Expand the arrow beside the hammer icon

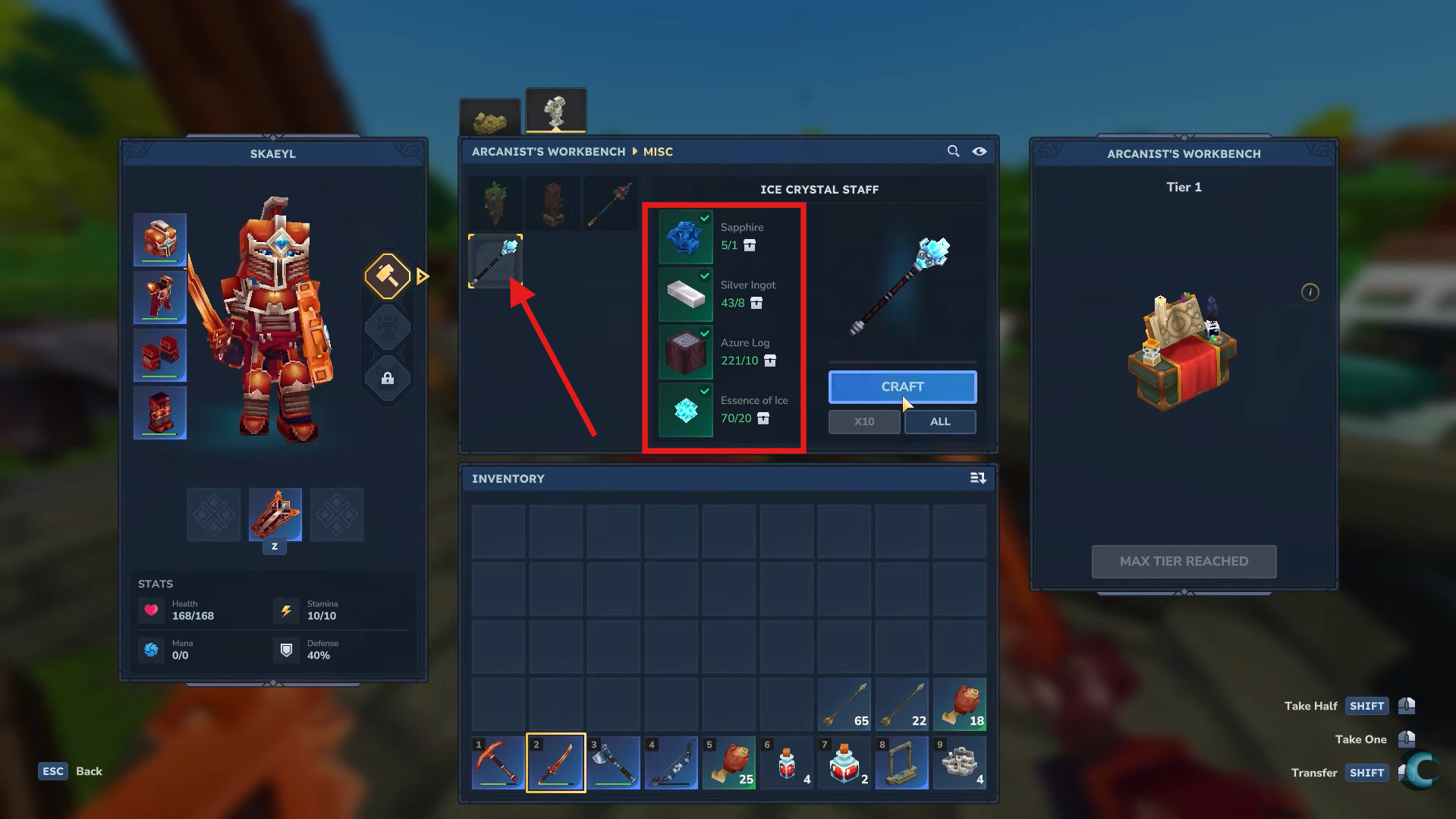pos(423,276)
